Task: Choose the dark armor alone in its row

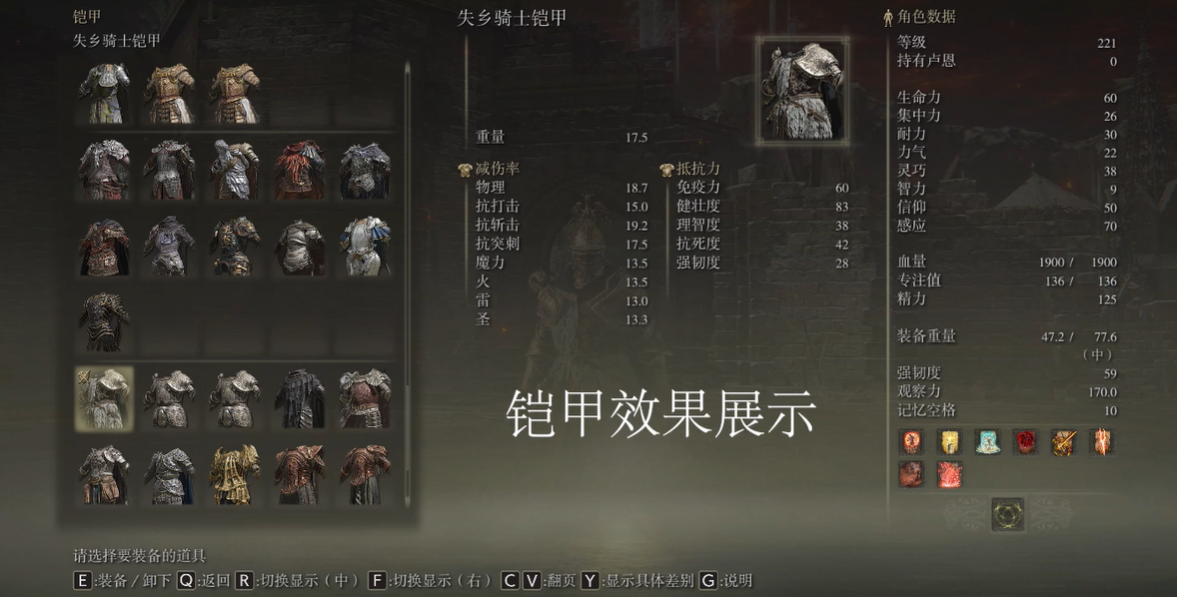Action: pos(104,321)
